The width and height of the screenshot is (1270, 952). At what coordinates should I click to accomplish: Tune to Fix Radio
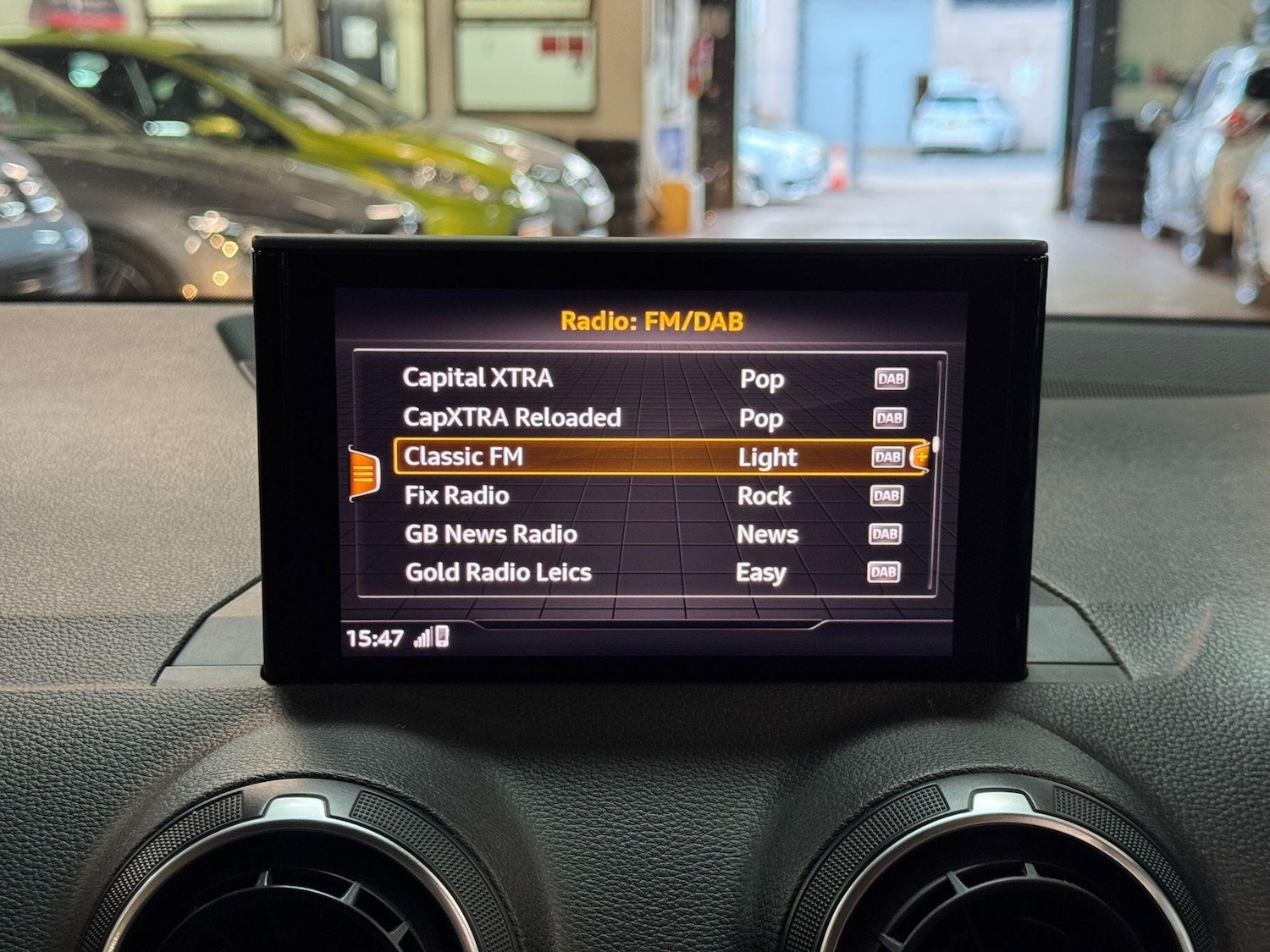tap(455, 495)
